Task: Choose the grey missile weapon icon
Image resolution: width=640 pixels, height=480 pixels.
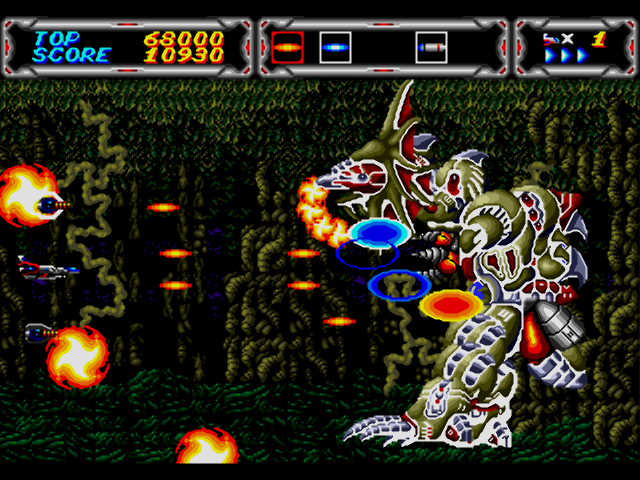Action: pos(431,46)
